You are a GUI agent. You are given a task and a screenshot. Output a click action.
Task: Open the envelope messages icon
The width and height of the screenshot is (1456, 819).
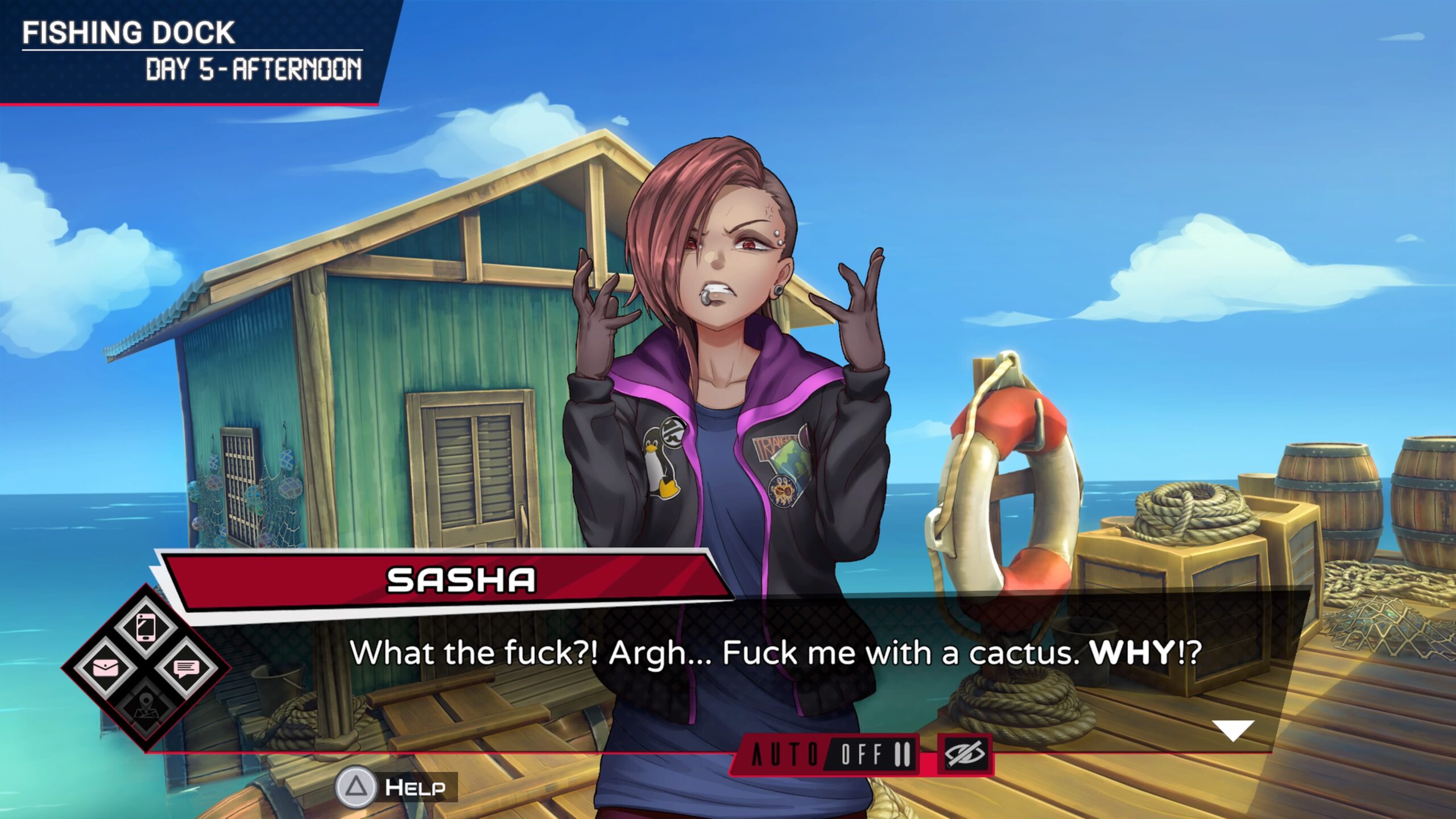click(106, 667)
